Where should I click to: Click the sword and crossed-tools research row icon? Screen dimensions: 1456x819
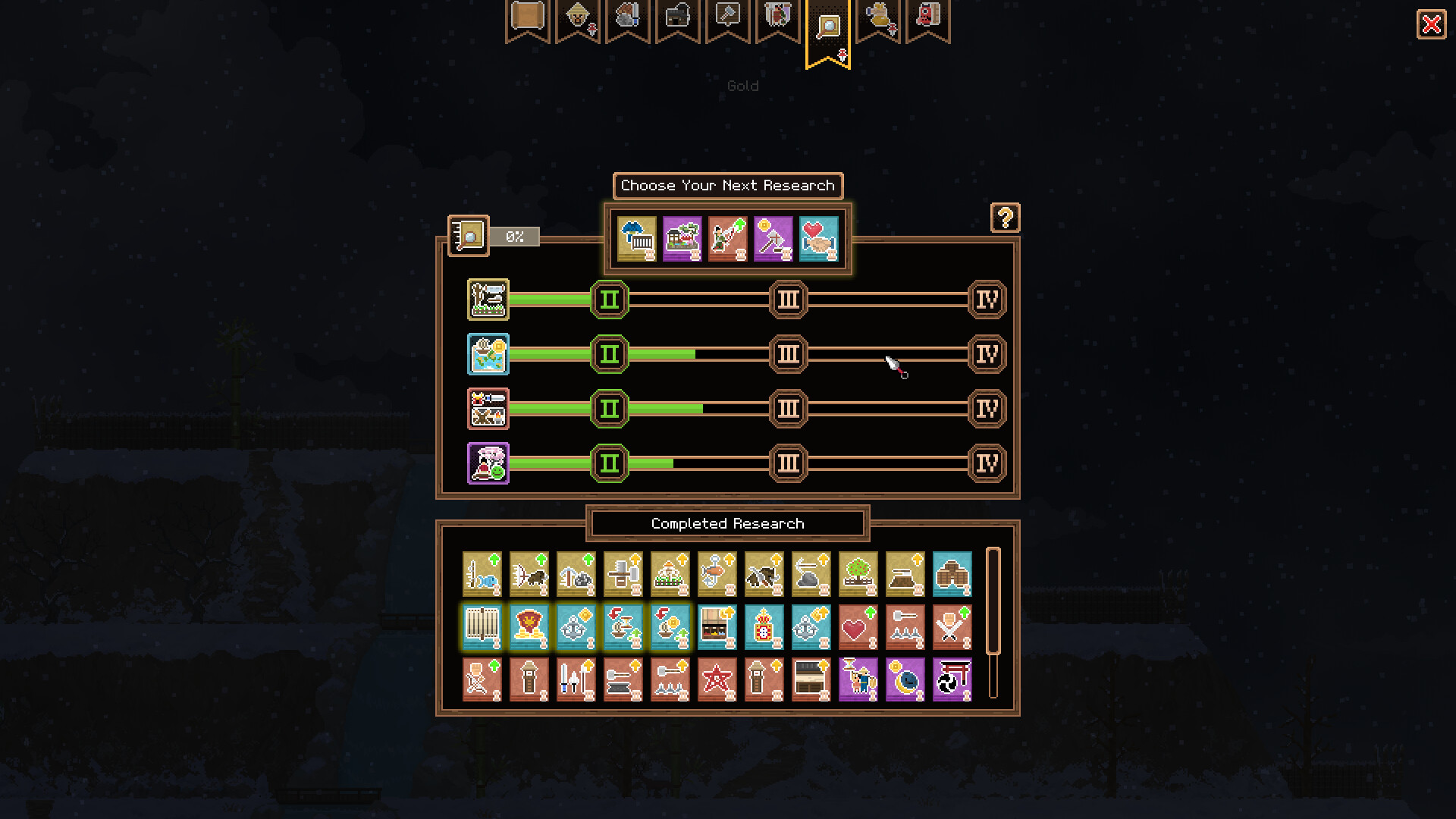click(488, 409)
